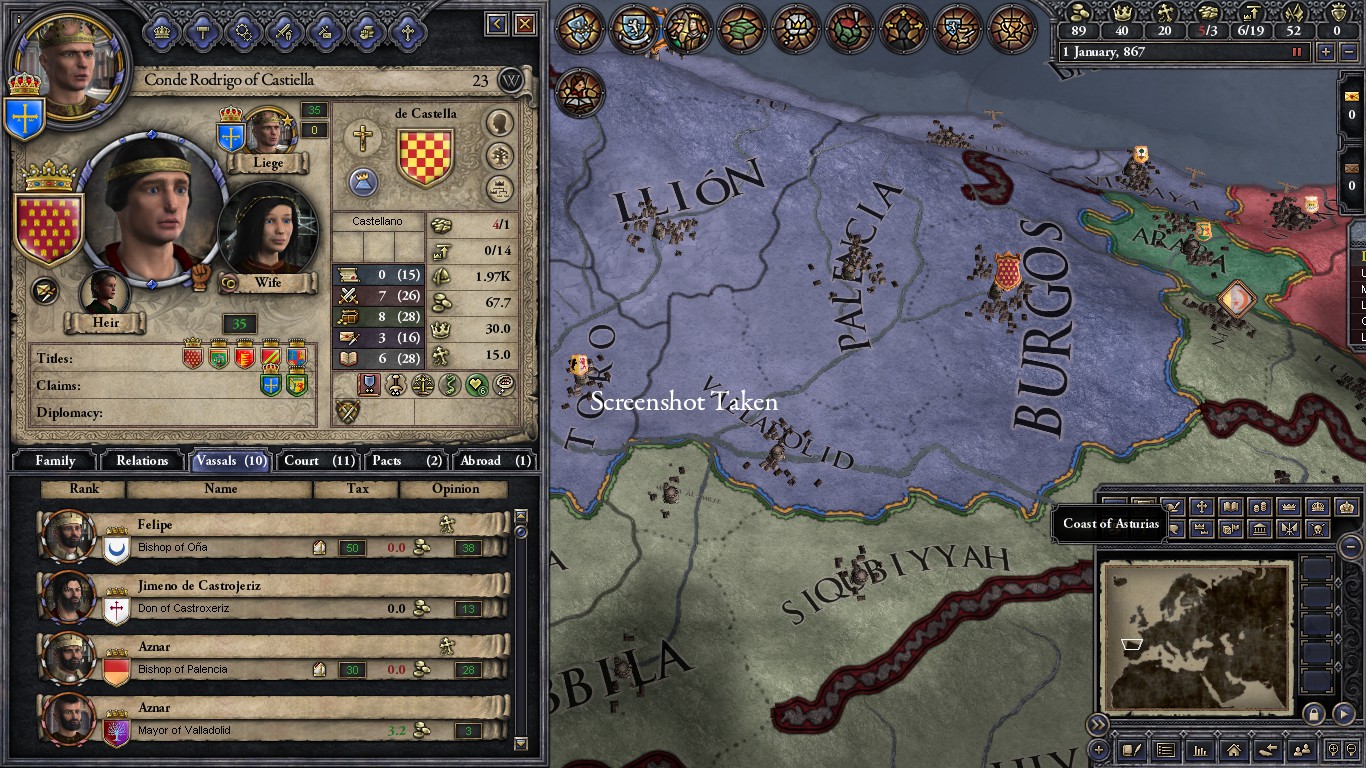Expand the minimap side panel chevron
This screenshot has height=768, width=1366.
click(x=1098, y=725)
